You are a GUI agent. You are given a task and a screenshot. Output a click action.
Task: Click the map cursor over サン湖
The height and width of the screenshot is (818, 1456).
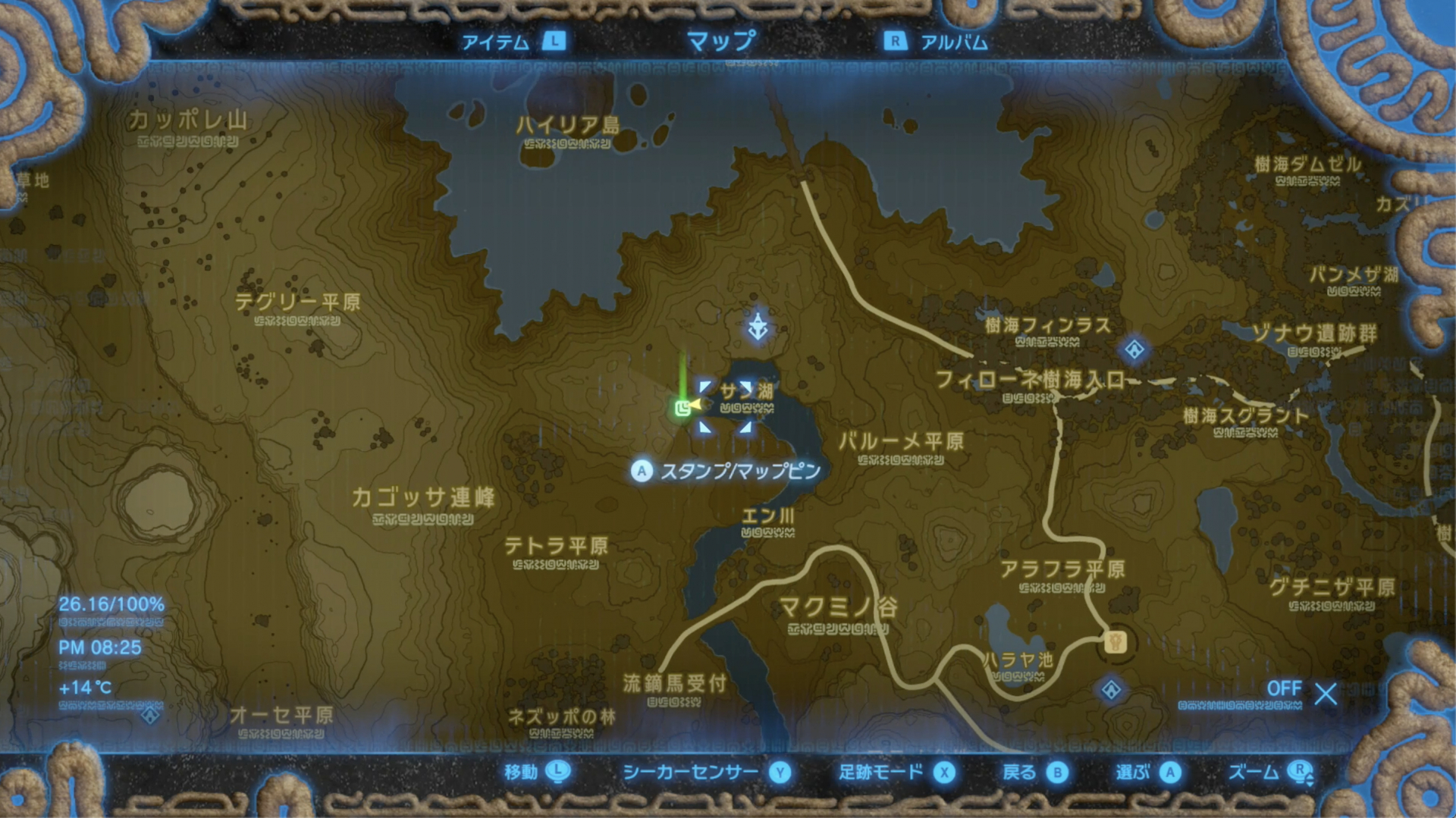click(x=726, y=407)
